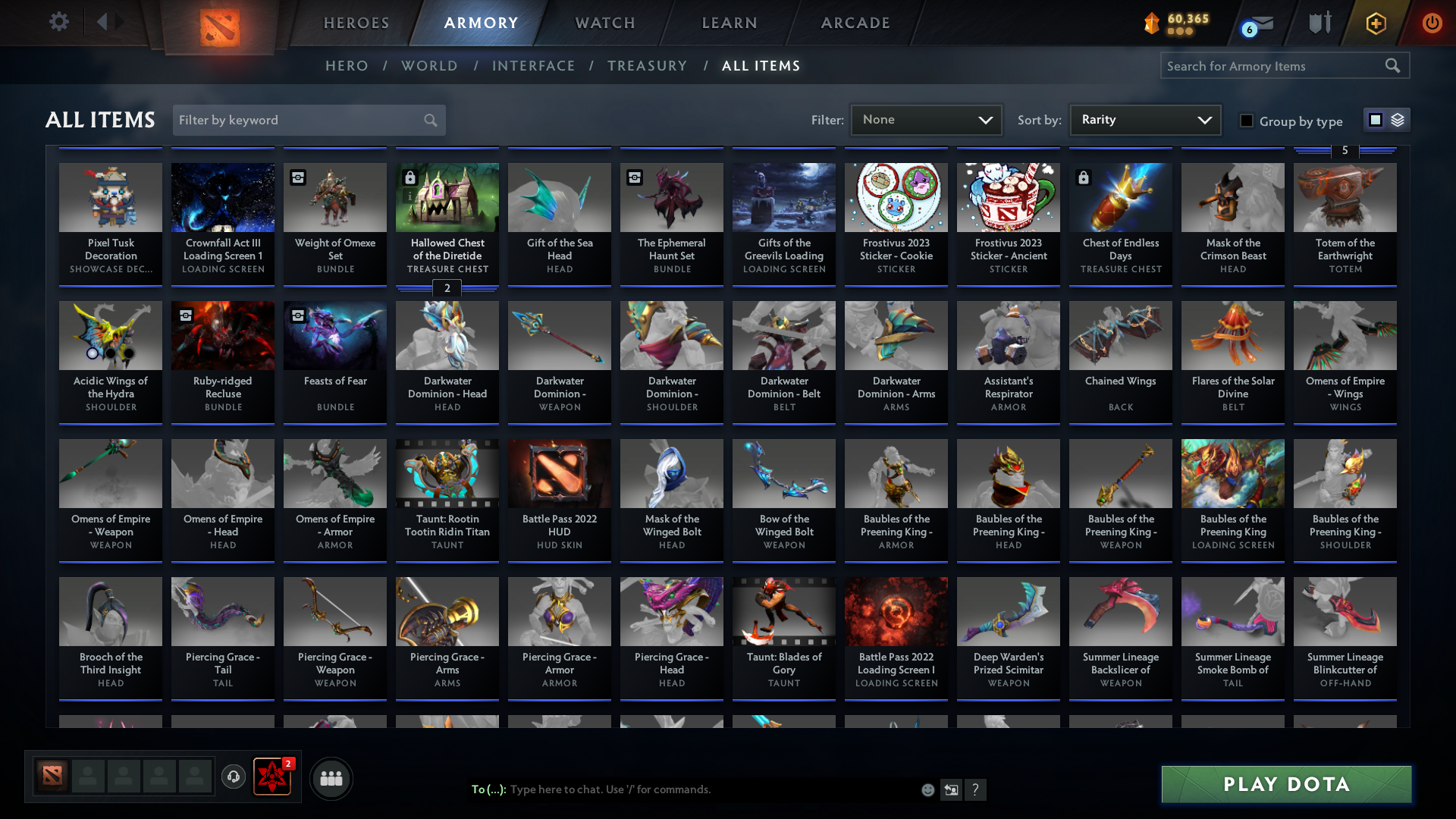Open the Filter dropdown set to None
This screenshot has width=1456, height=819.
tap(926, 119)
